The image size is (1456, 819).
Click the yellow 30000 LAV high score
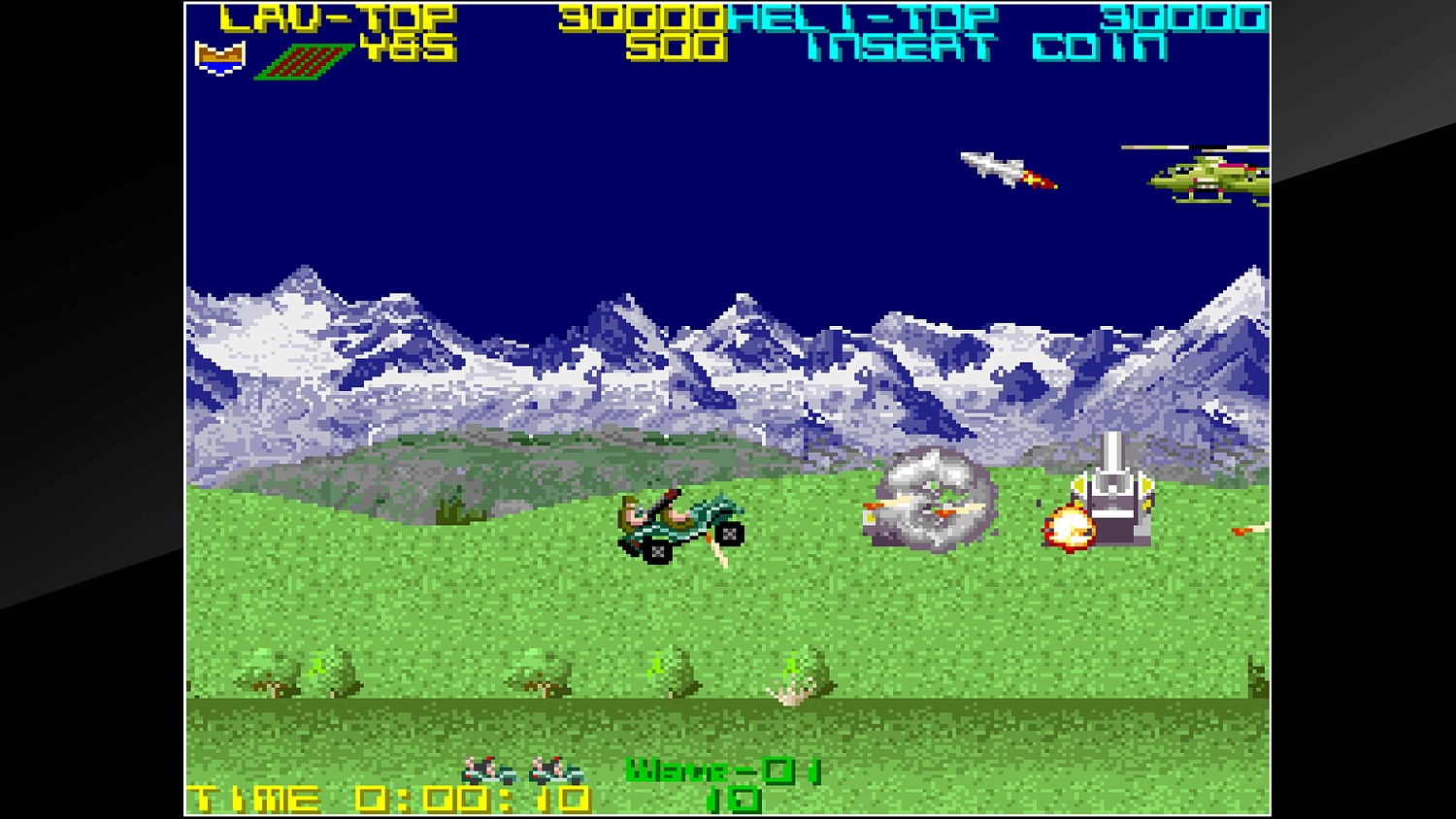coord(641,16)
